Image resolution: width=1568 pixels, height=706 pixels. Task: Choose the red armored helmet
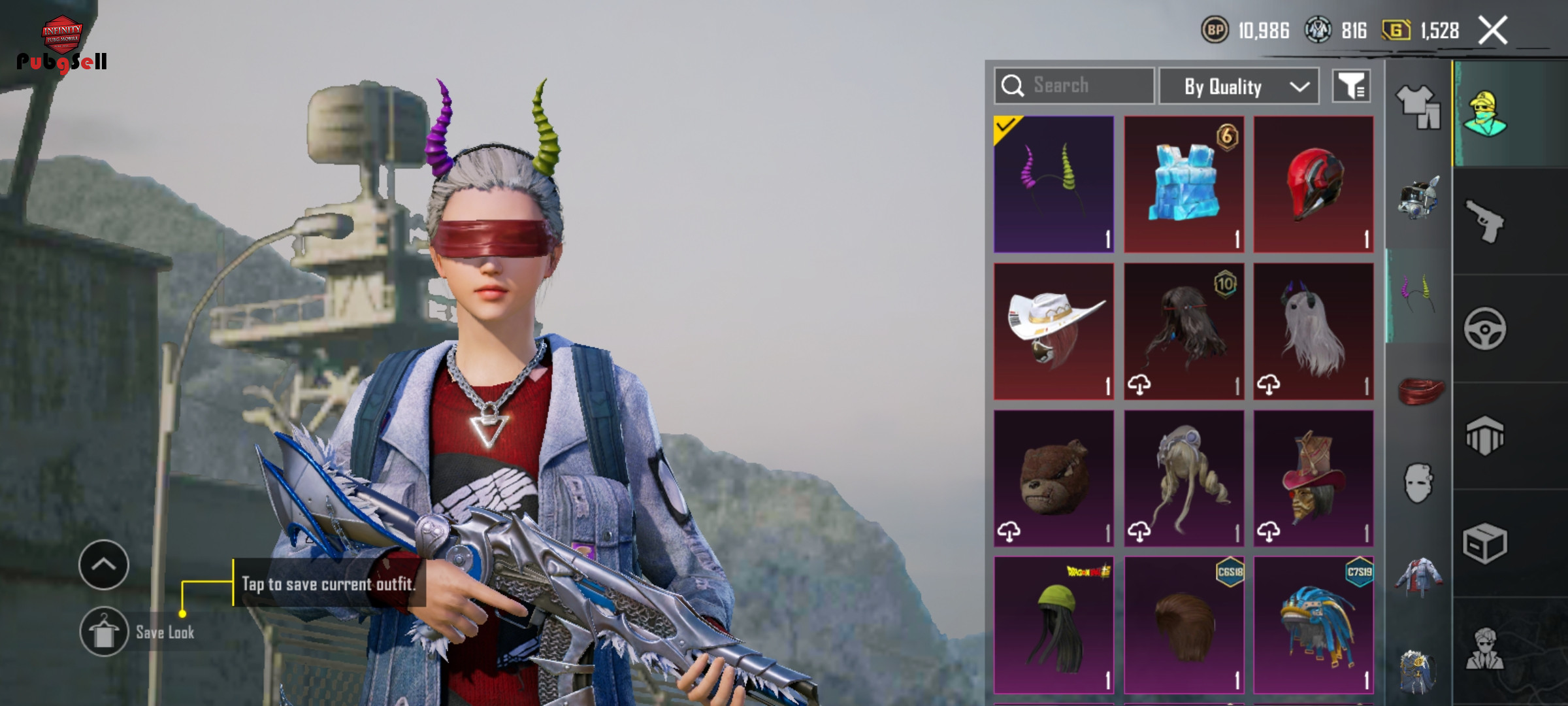(1313, 184)
